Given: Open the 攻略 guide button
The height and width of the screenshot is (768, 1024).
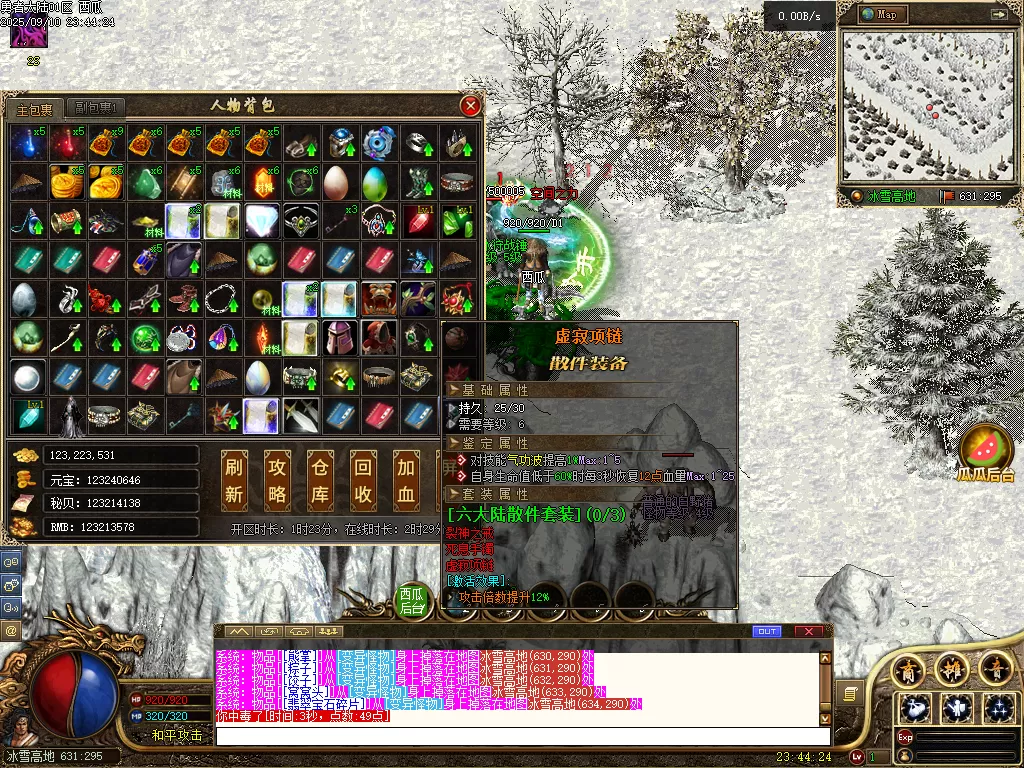Looking at the screenshot, I should [x=278, y=480].
